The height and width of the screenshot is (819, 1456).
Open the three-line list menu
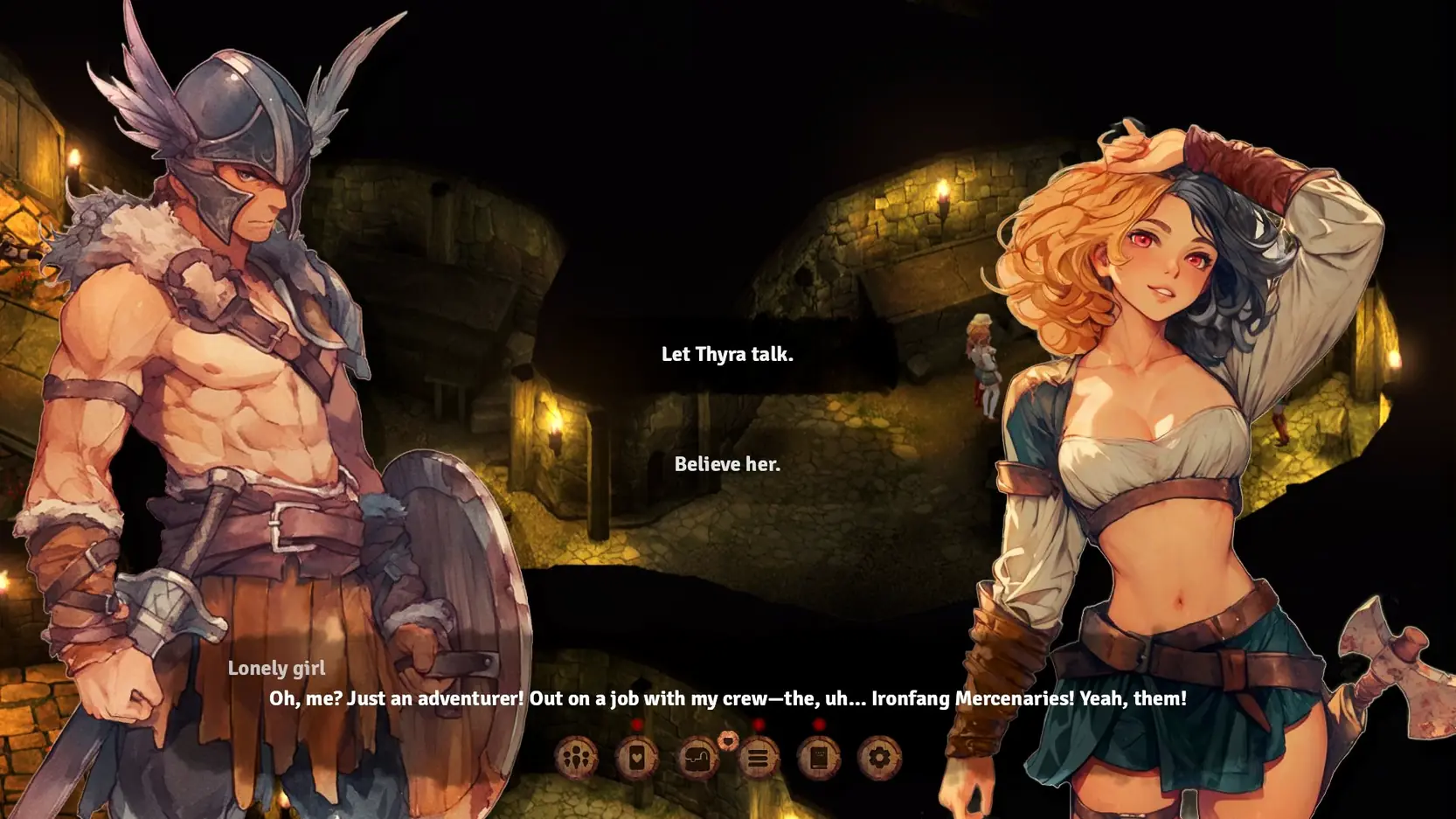758,758
